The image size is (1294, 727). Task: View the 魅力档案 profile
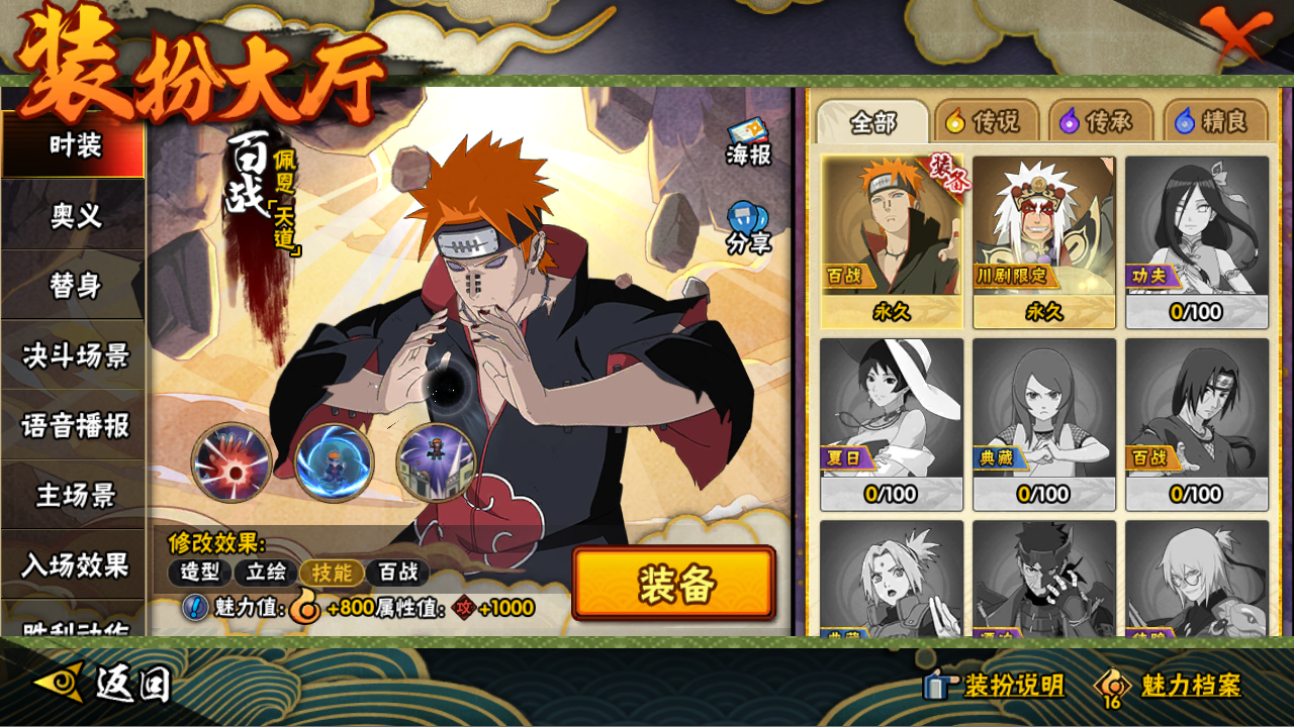(1170, 685)
